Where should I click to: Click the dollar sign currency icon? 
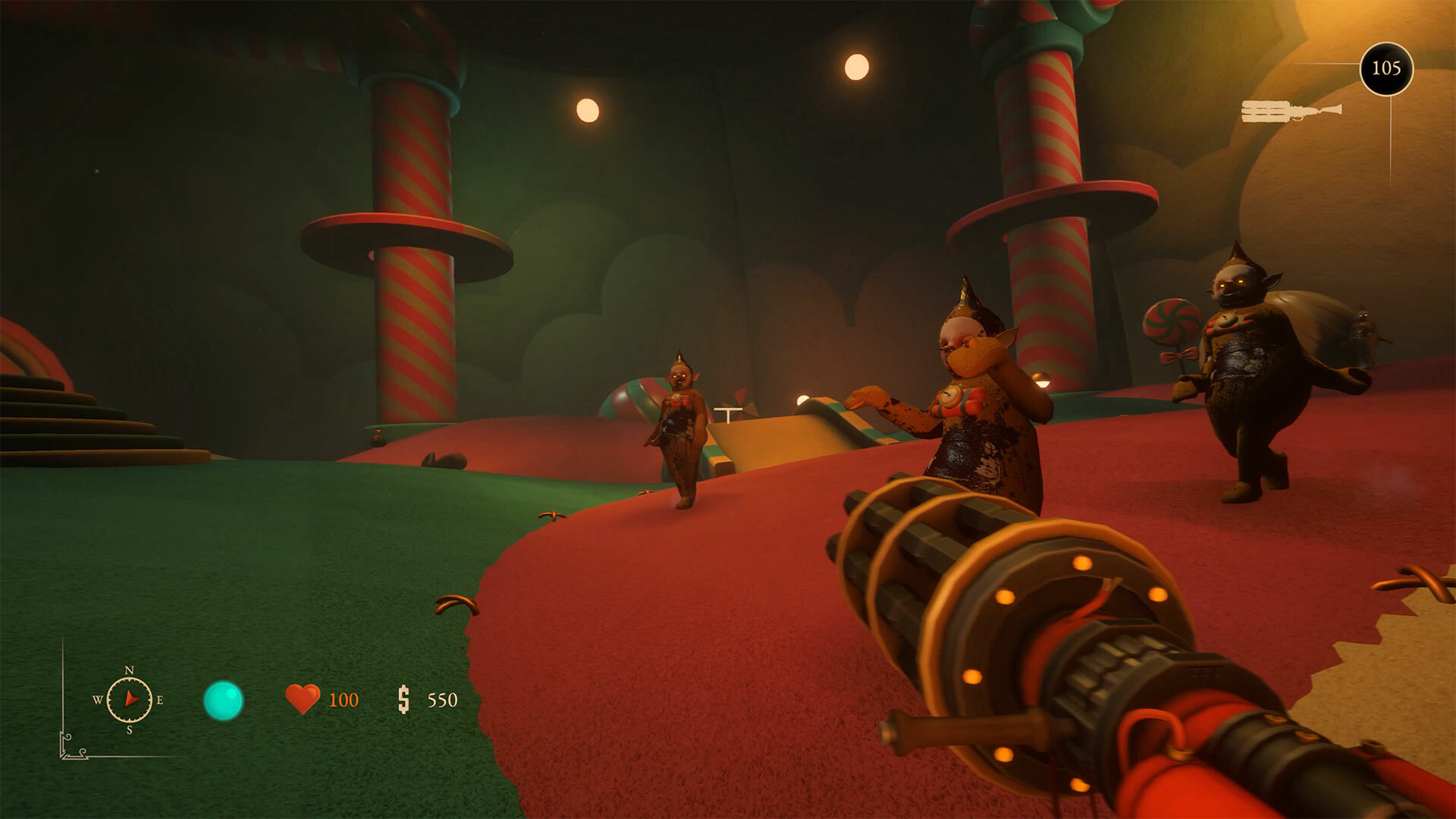404,699
